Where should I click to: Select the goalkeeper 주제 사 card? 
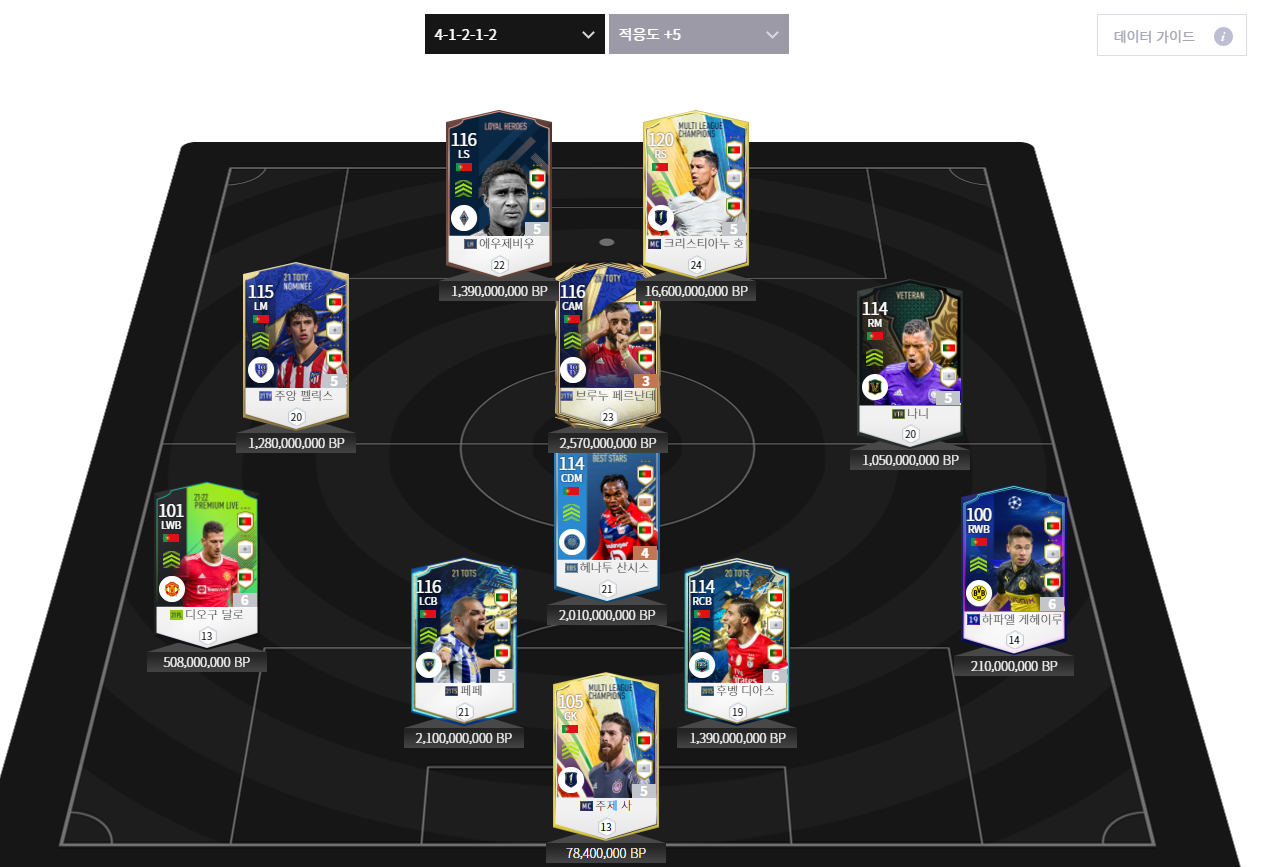605,748
